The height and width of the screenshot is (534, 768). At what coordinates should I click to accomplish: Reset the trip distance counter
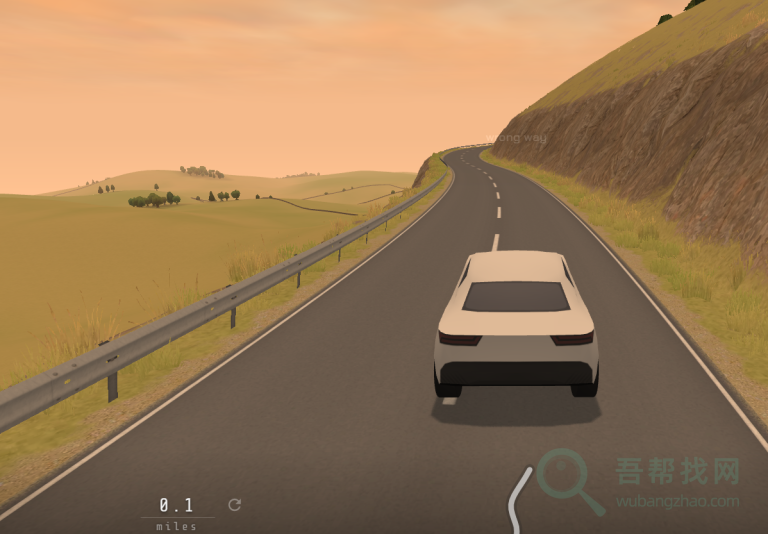234,505
